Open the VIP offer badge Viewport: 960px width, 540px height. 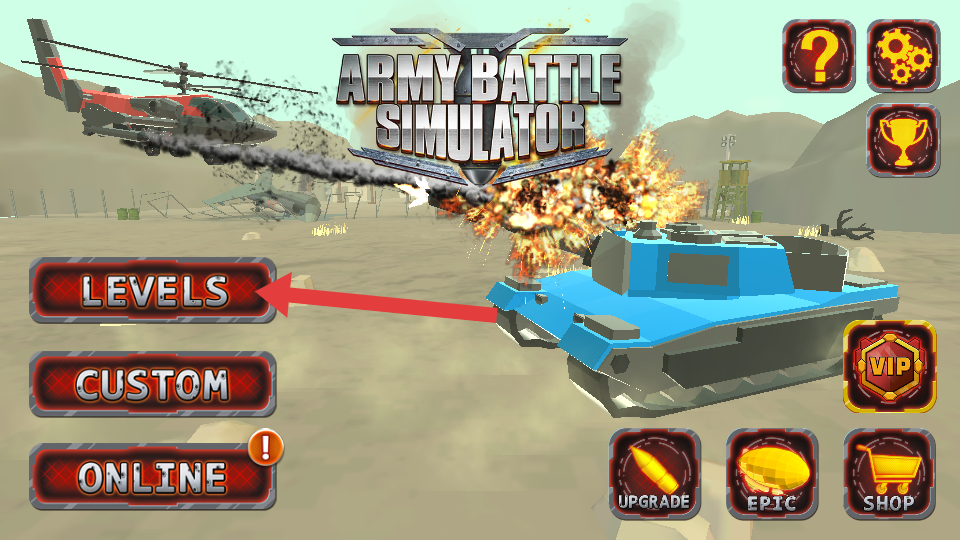(890, 366)
